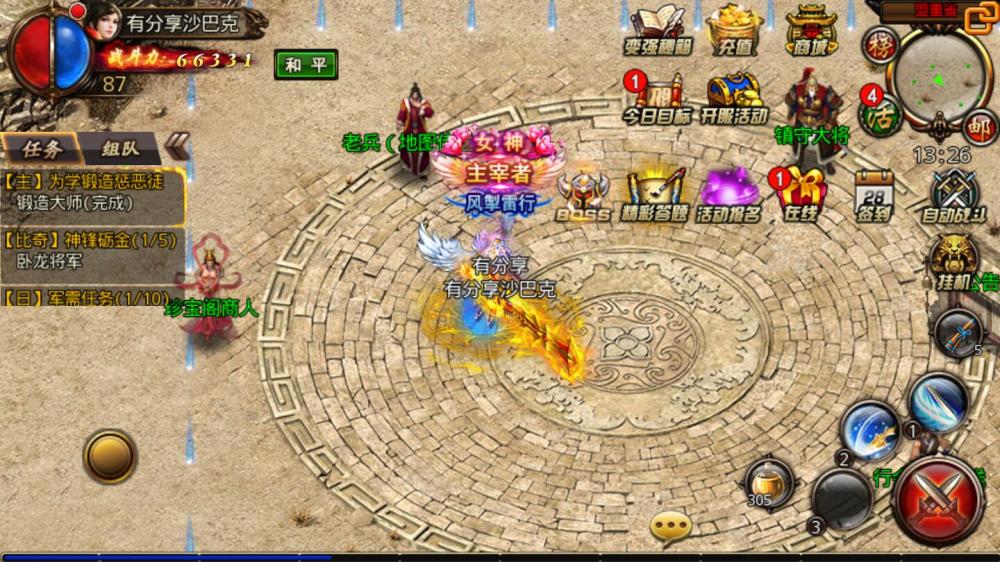
Task: Open the 商城 shop
Action: click(811, 30)
